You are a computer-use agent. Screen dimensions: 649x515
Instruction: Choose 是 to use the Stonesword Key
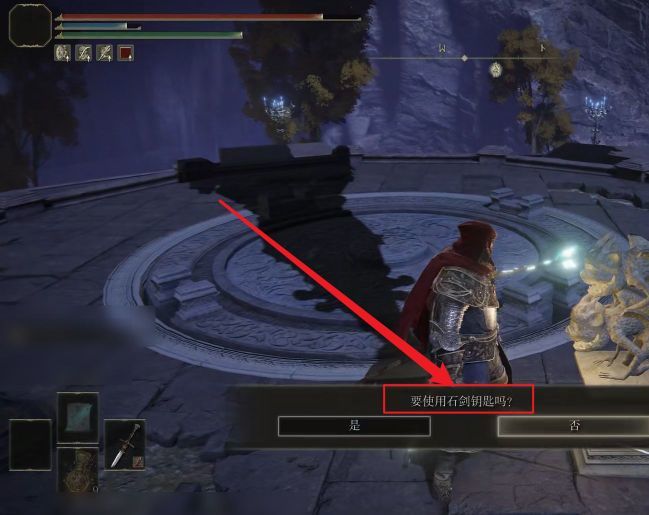[x=354, y=426]
